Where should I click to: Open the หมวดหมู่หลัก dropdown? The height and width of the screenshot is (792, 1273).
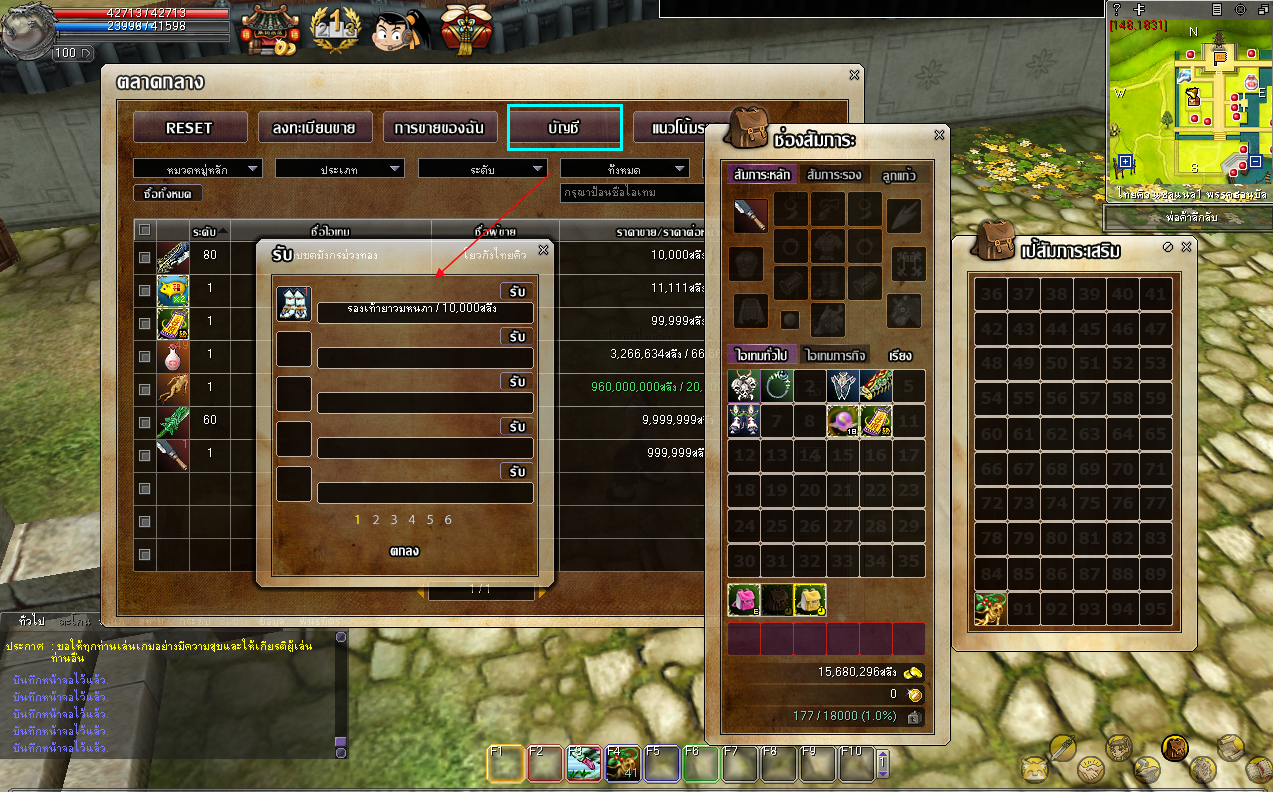(x=197, y=169)
